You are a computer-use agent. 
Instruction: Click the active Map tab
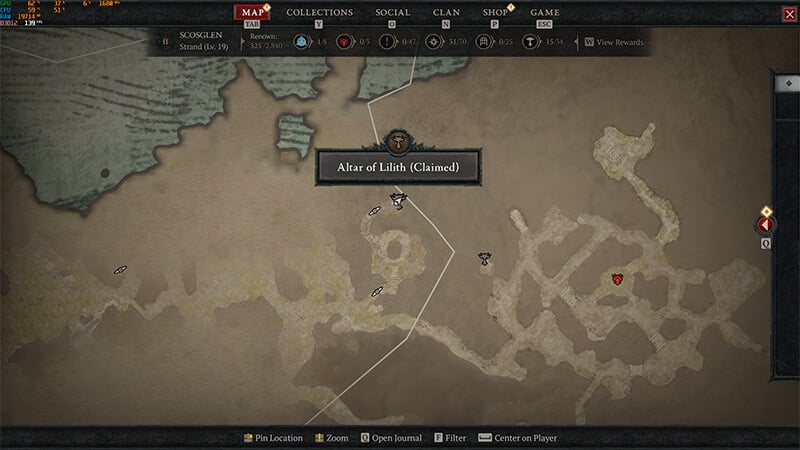(x=254, y=13)
